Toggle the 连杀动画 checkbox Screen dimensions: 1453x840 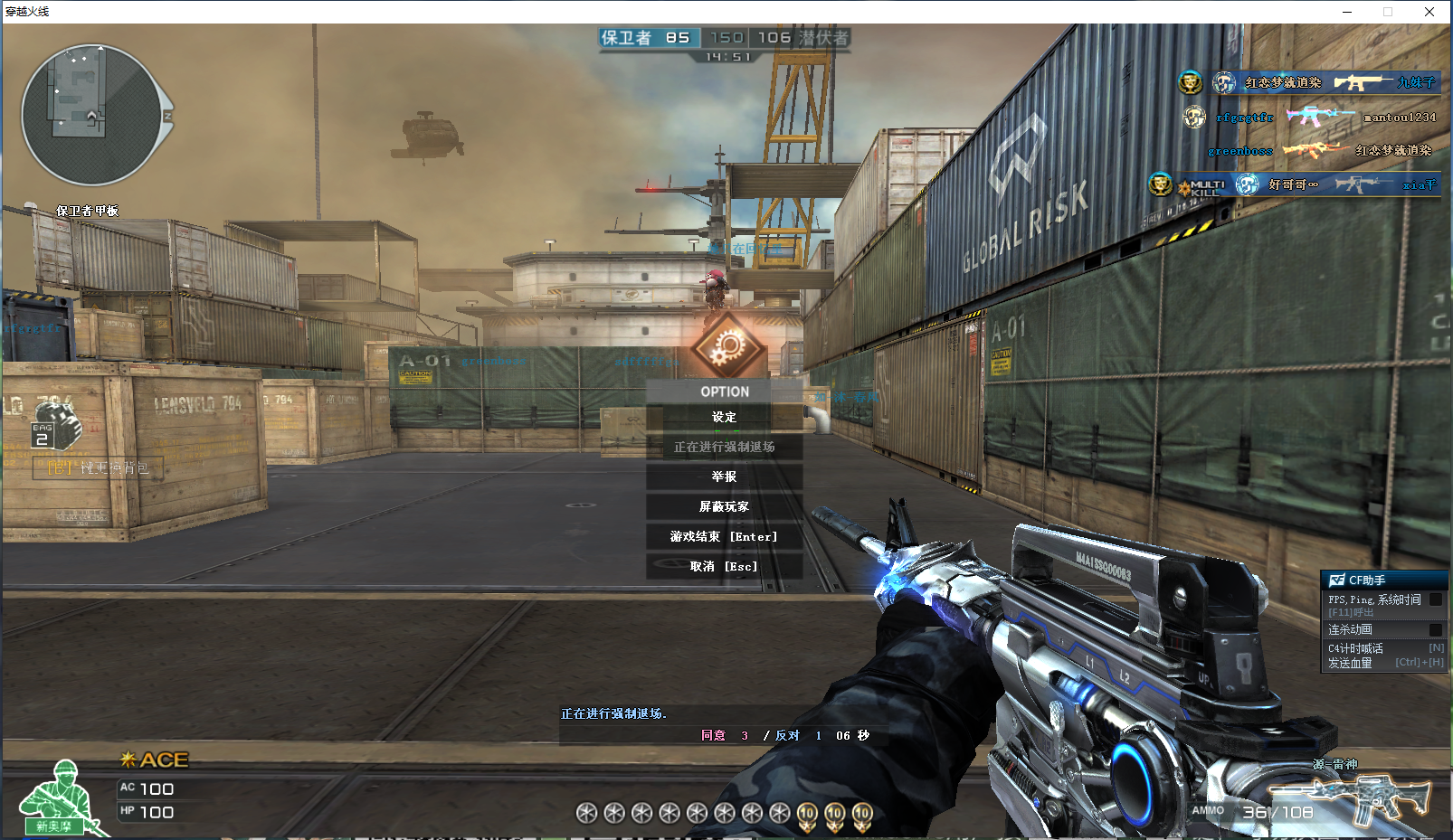tap(1435, 629)
